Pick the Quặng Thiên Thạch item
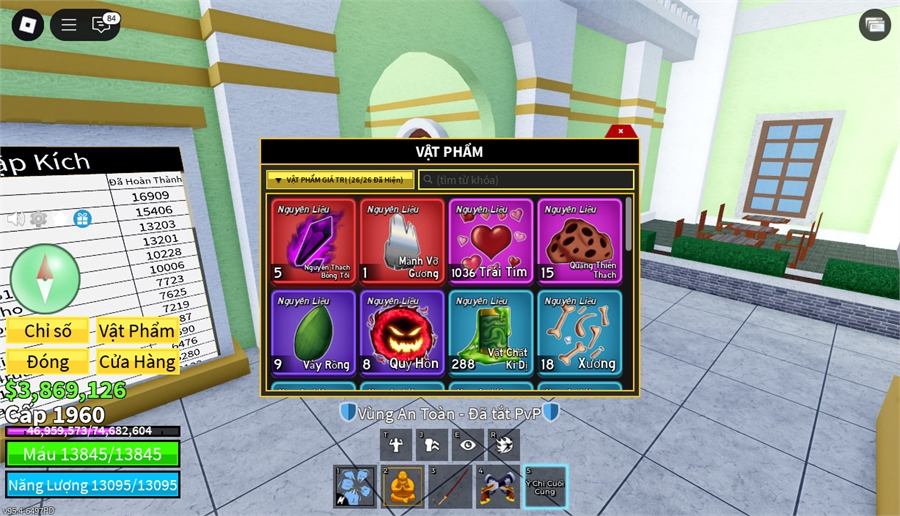Screen dimensions: 900x516 pos(579,241)
